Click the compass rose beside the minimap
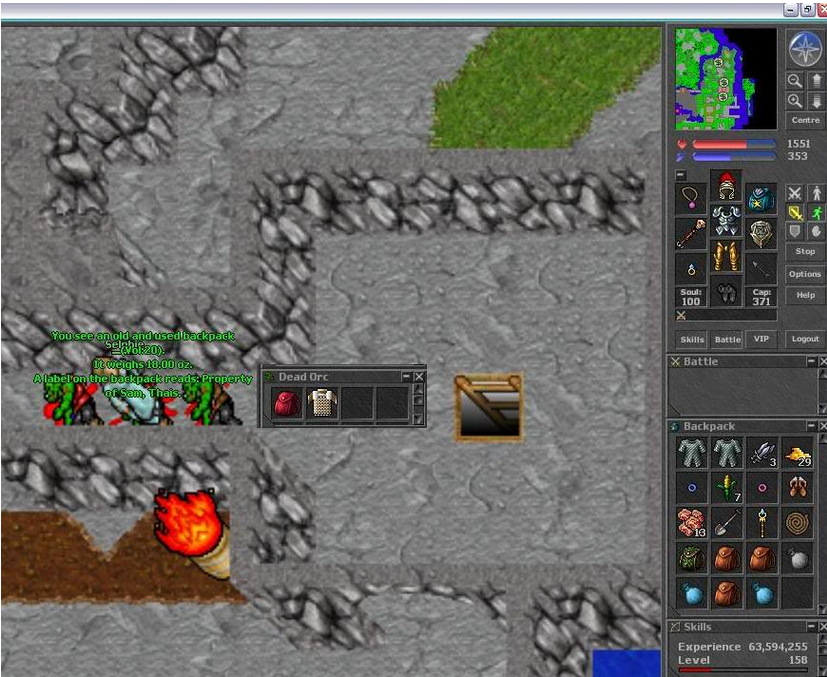Screen dimensions: 827x677 click(804, 48)
